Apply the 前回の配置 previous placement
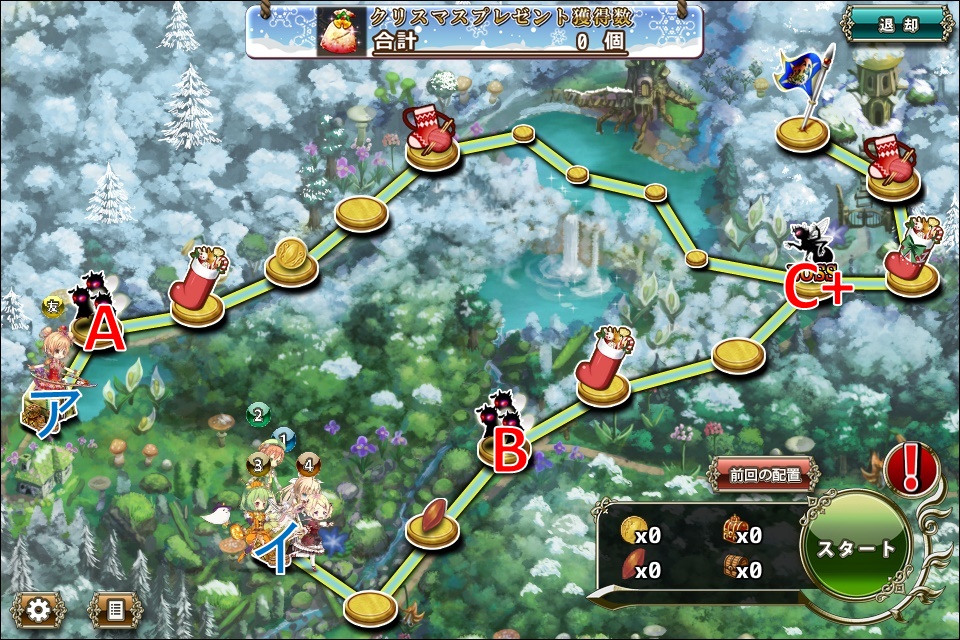The image size is (960, 640). [x=766, y=475]
